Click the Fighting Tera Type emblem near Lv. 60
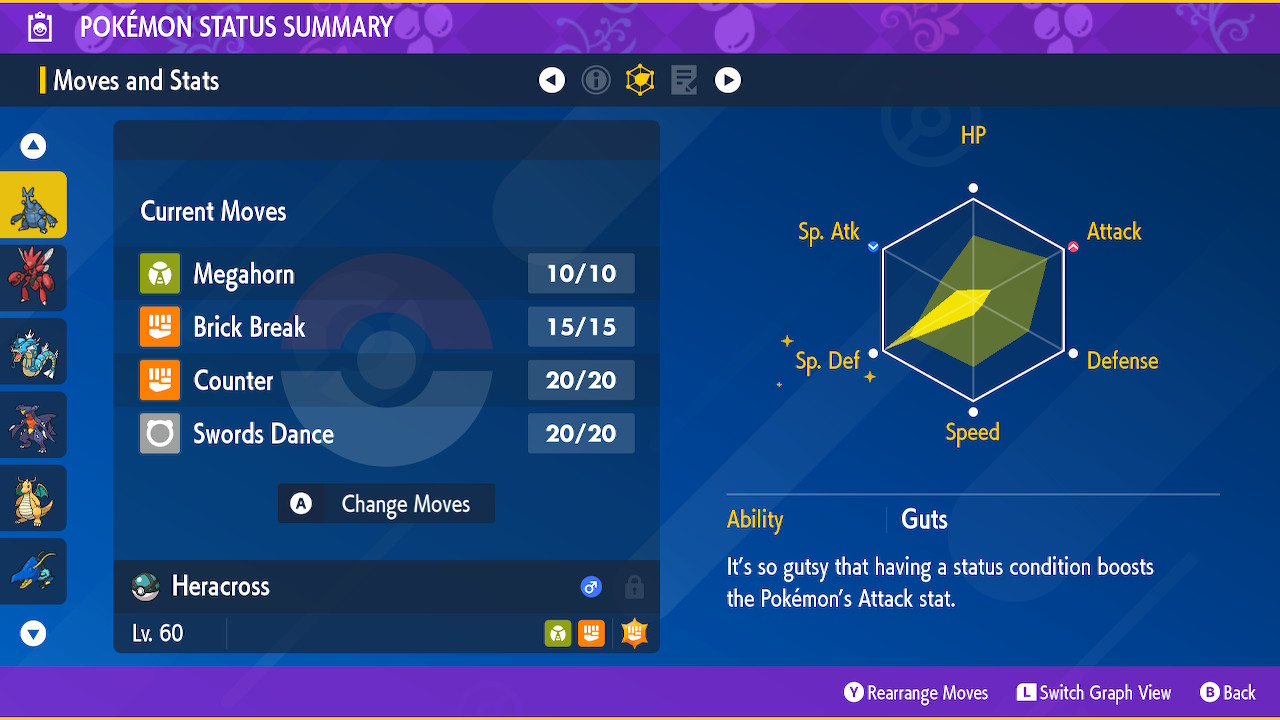The height and width of the screenshot is (720, 1280). point(634,632)
